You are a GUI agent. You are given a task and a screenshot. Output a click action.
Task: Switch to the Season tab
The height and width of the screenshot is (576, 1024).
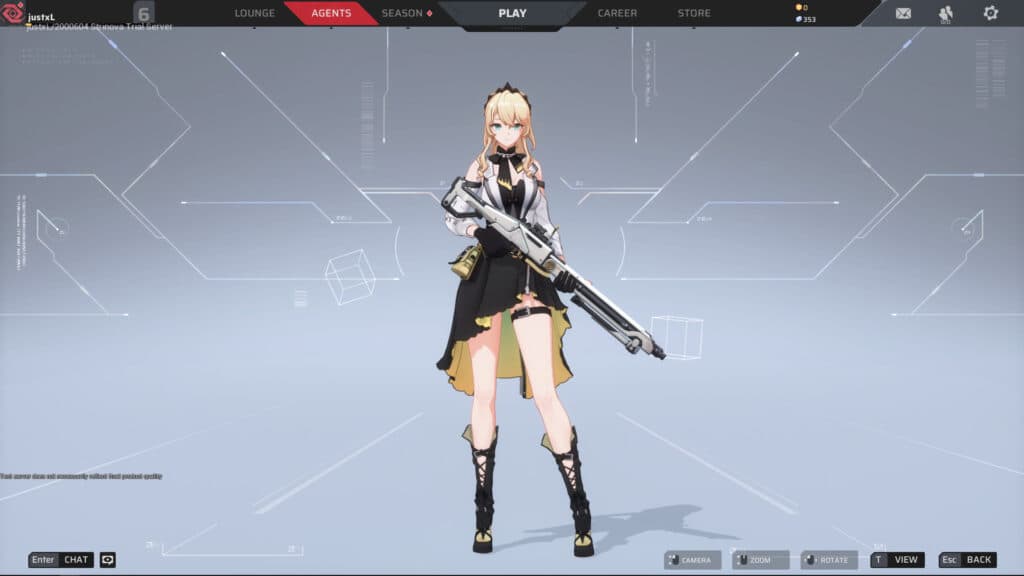(x=406, y=13)
